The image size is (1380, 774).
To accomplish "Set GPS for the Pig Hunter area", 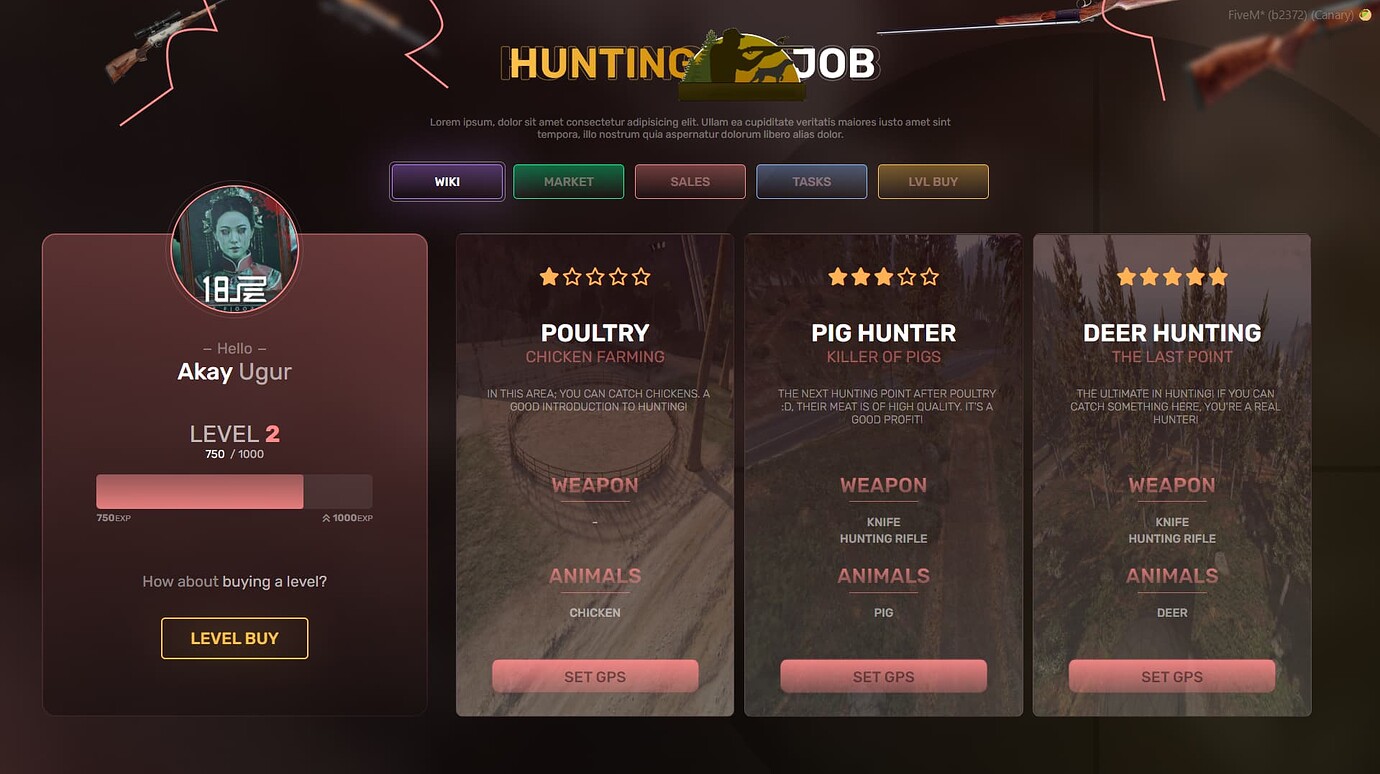I will 883,676.
